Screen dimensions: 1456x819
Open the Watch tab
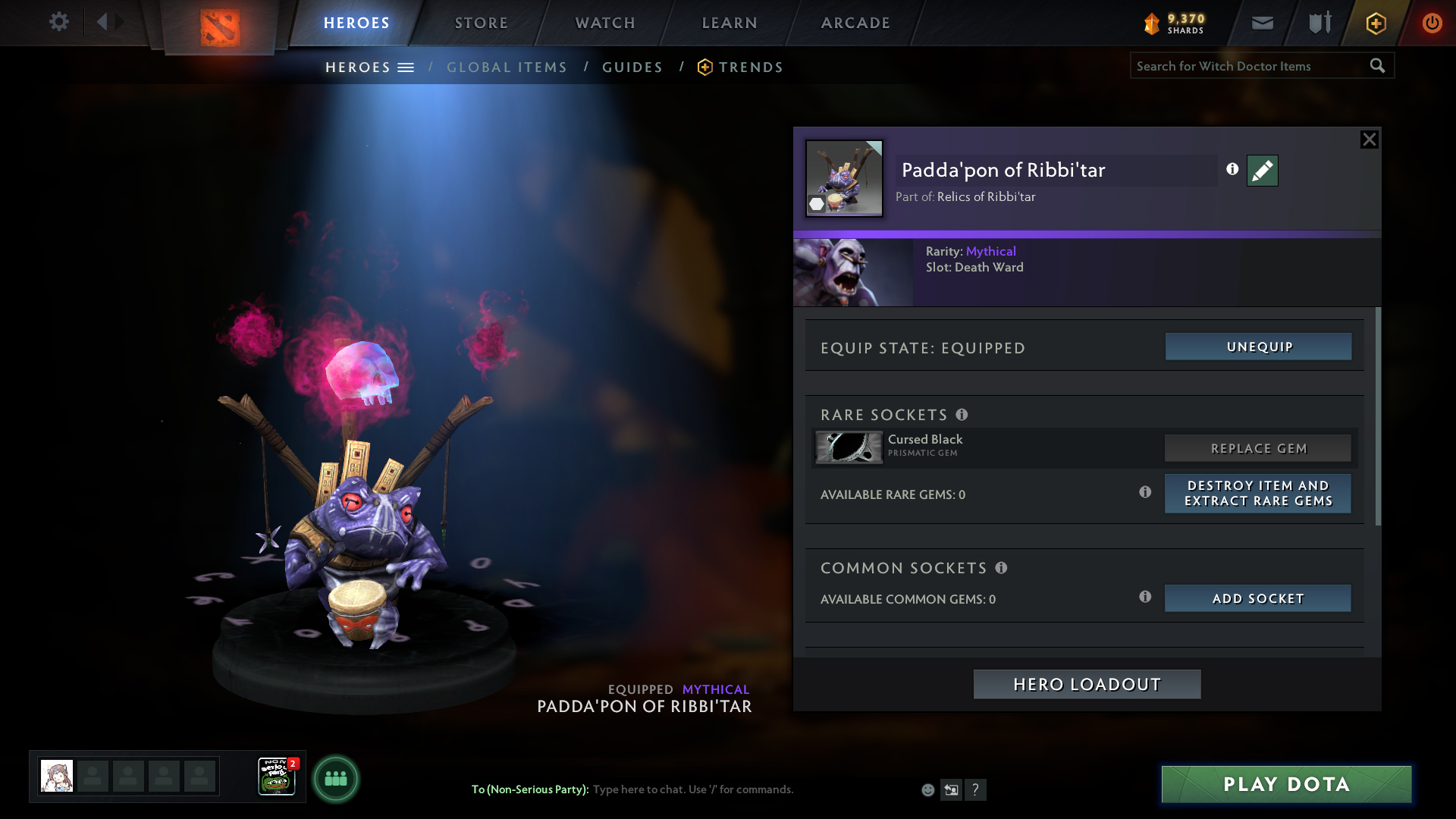pyautogui.click(x=605, y=23)
